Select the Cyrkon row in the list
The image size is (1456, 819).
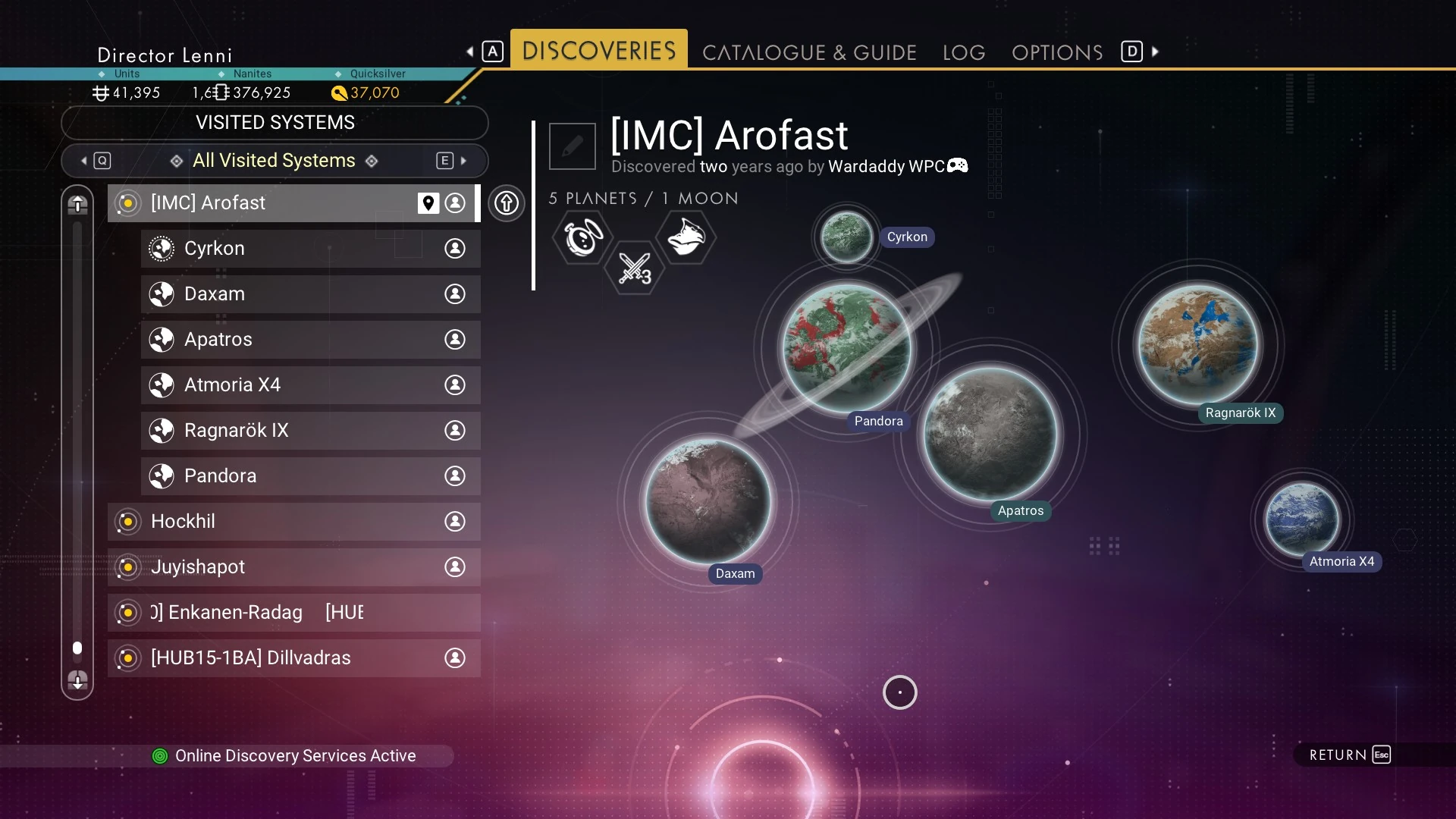pos(309,249)
